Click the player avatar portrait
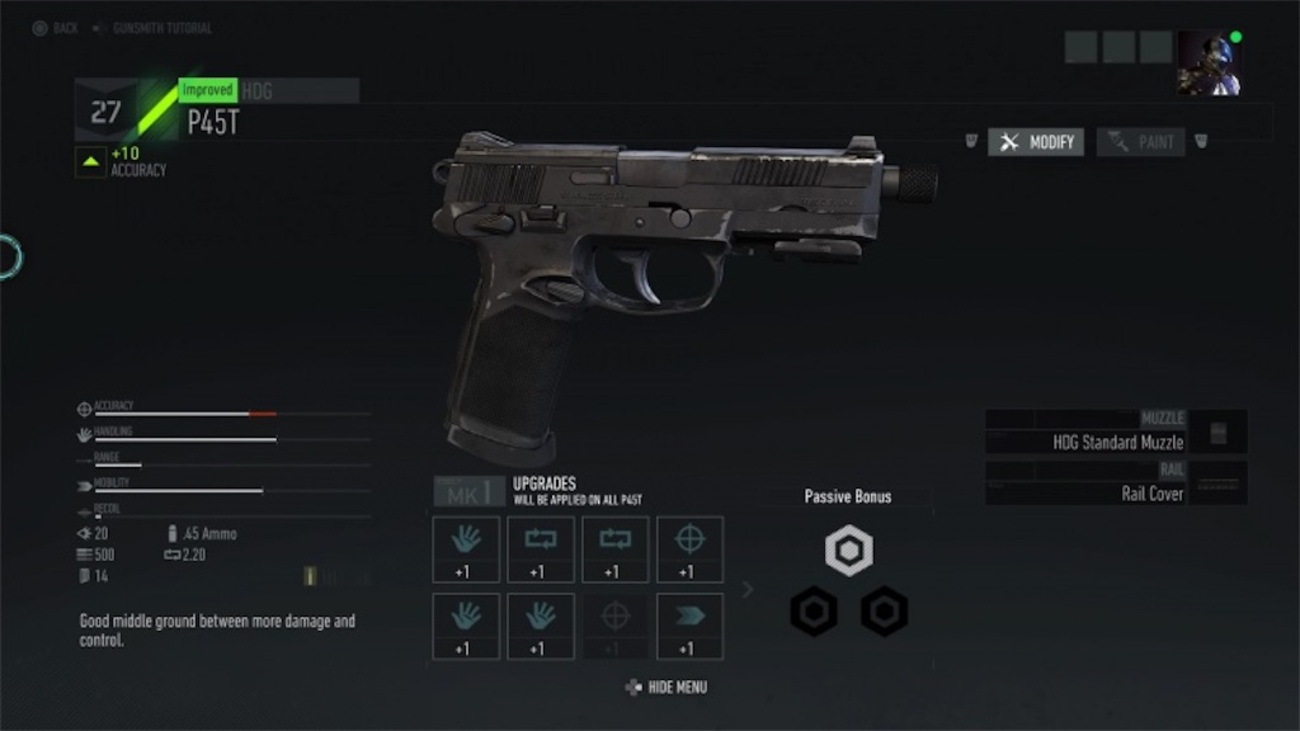 coord(1208,63)
